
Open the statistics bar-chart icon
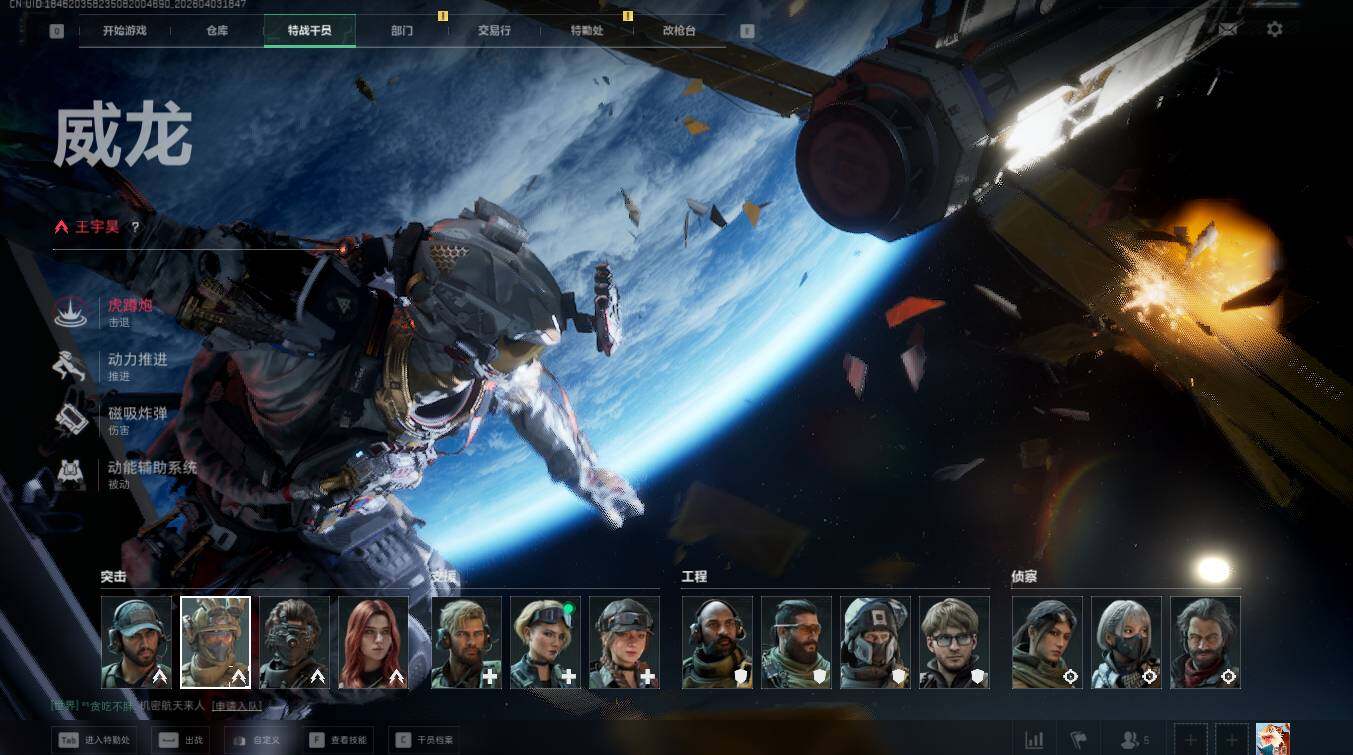(1034, 740)
